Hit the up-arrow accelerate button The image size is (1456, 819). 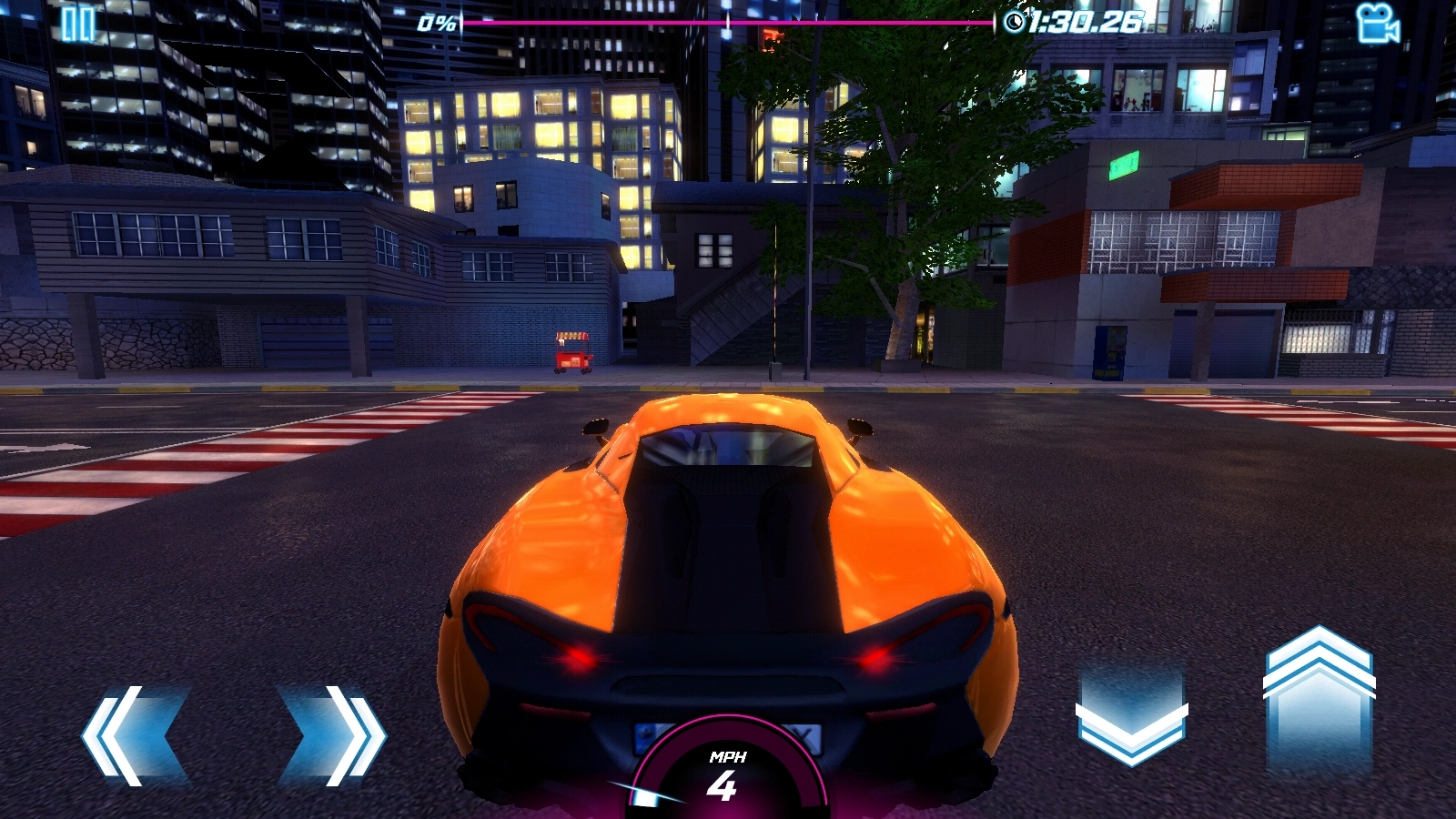click(1319, 699)
